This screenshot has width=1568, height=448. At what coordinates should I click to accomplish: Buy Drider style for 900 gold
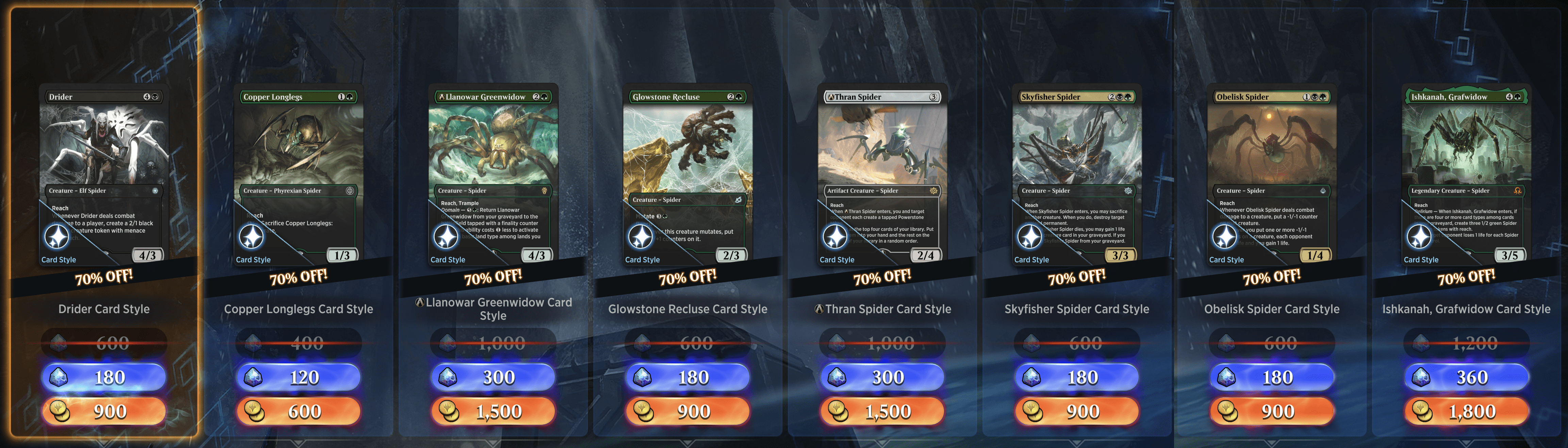(x=103, y=412)
